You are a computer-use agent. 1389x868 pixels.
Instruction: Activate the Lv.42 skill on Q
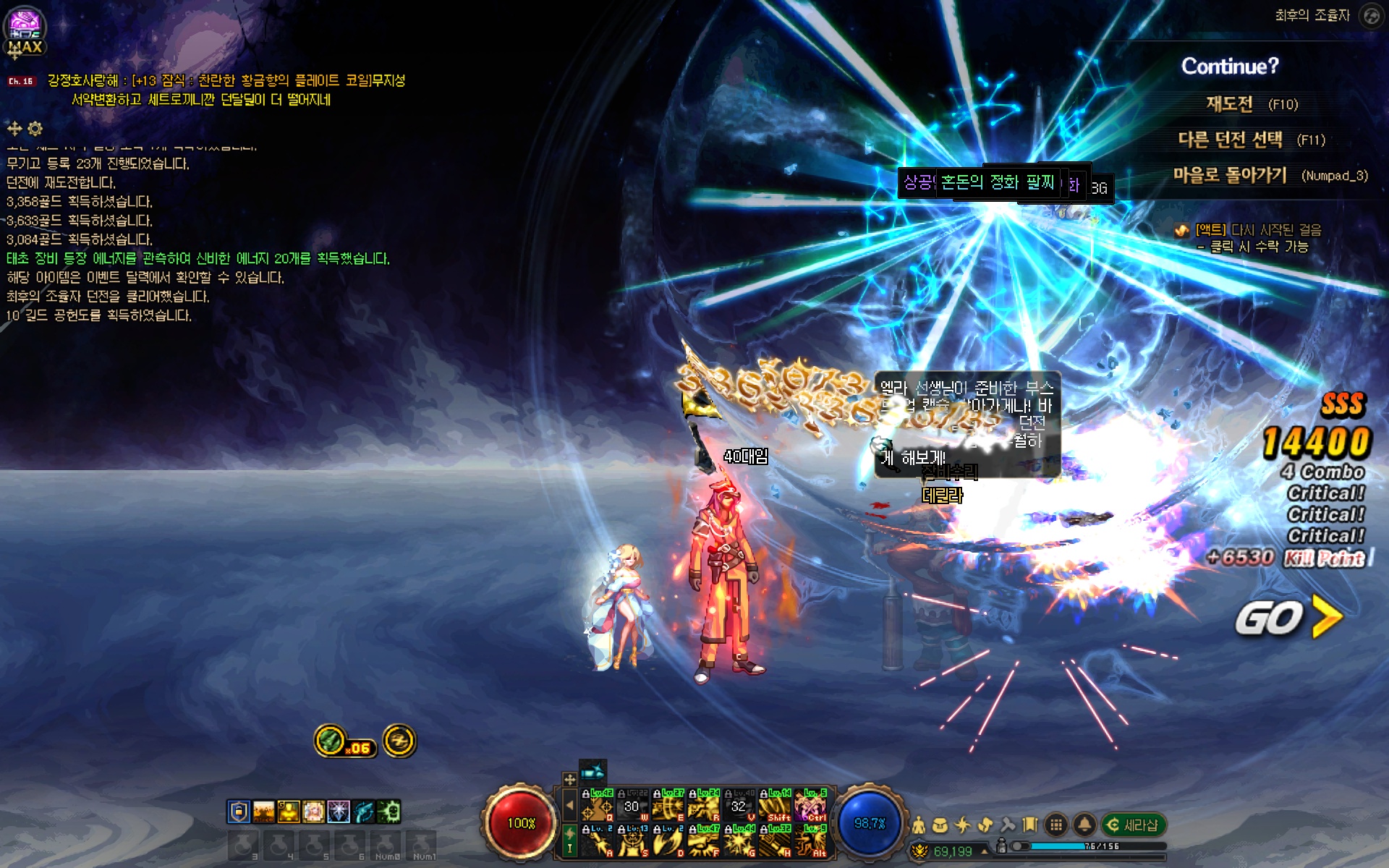598,805
